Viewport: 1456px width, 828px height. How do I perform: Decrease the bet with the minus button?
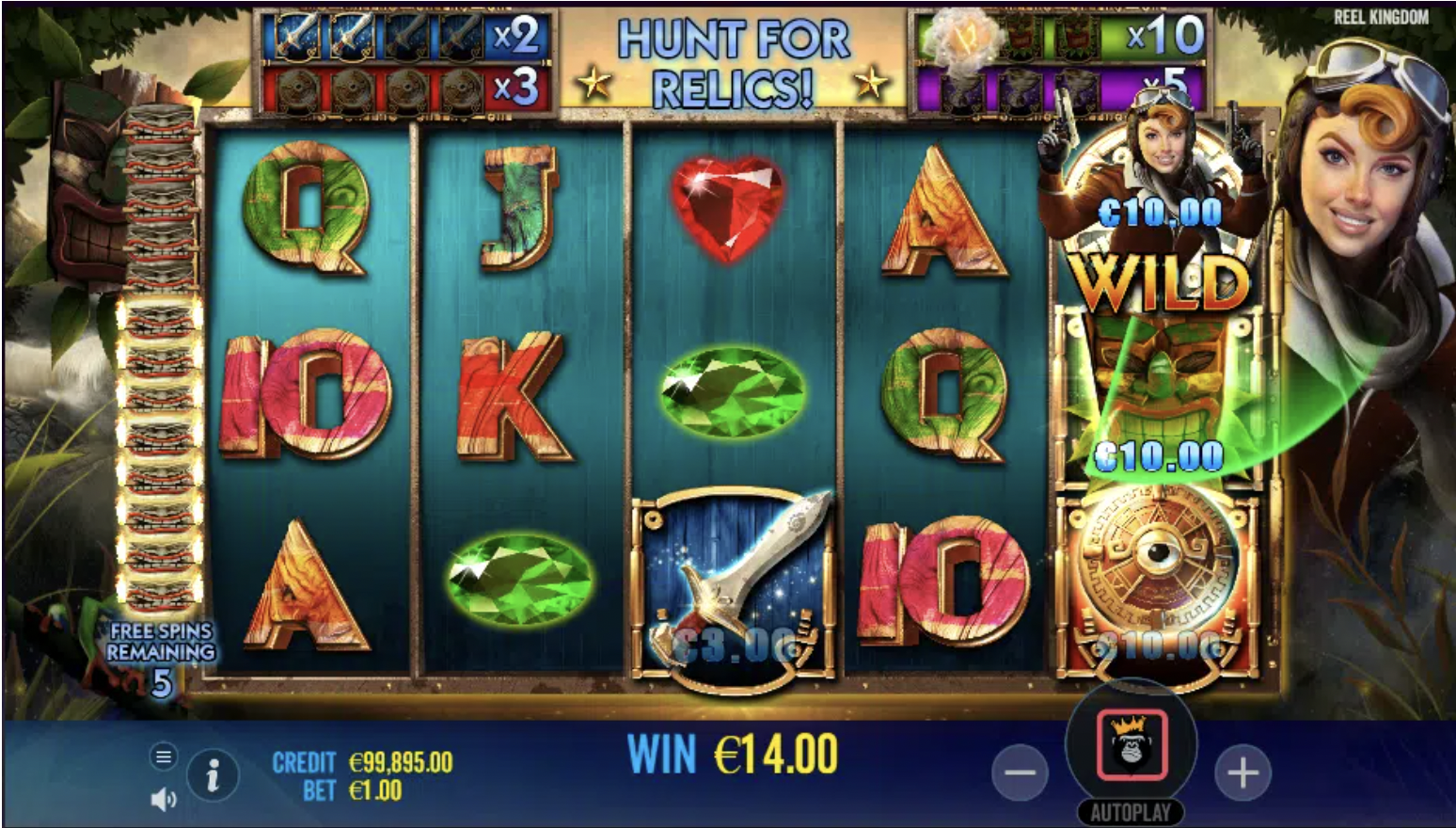1020,773
